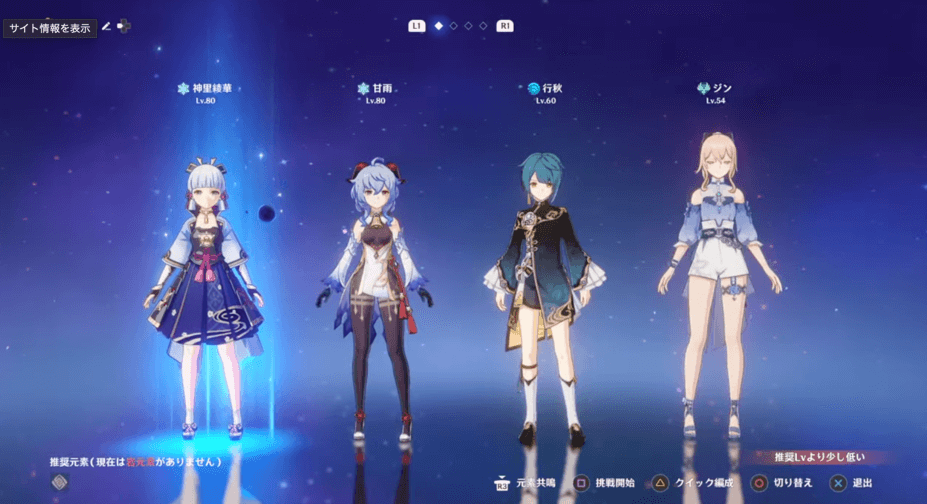The height and width of the screenshot is (504, 927).
Task: Show the recommended Geo element icon details
Action: [x=60, y=482]
